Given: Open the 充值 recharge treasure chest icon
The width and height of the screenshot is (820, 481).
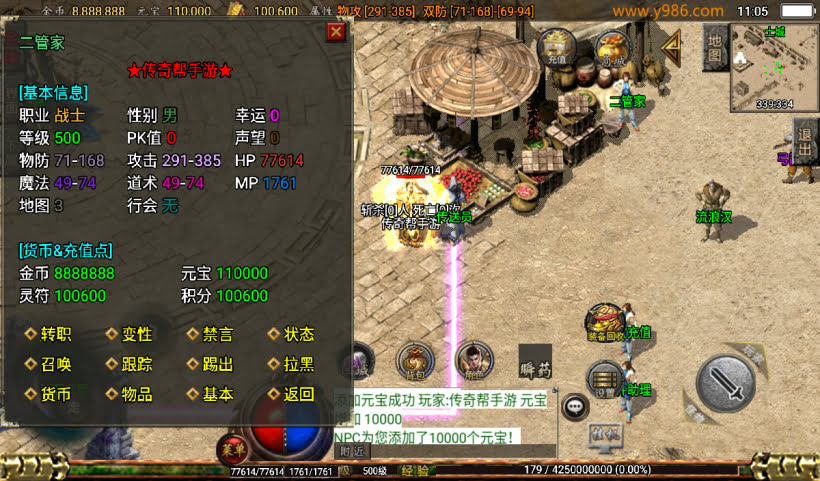Looking at the screenshot, I should [x=556, y=47].
